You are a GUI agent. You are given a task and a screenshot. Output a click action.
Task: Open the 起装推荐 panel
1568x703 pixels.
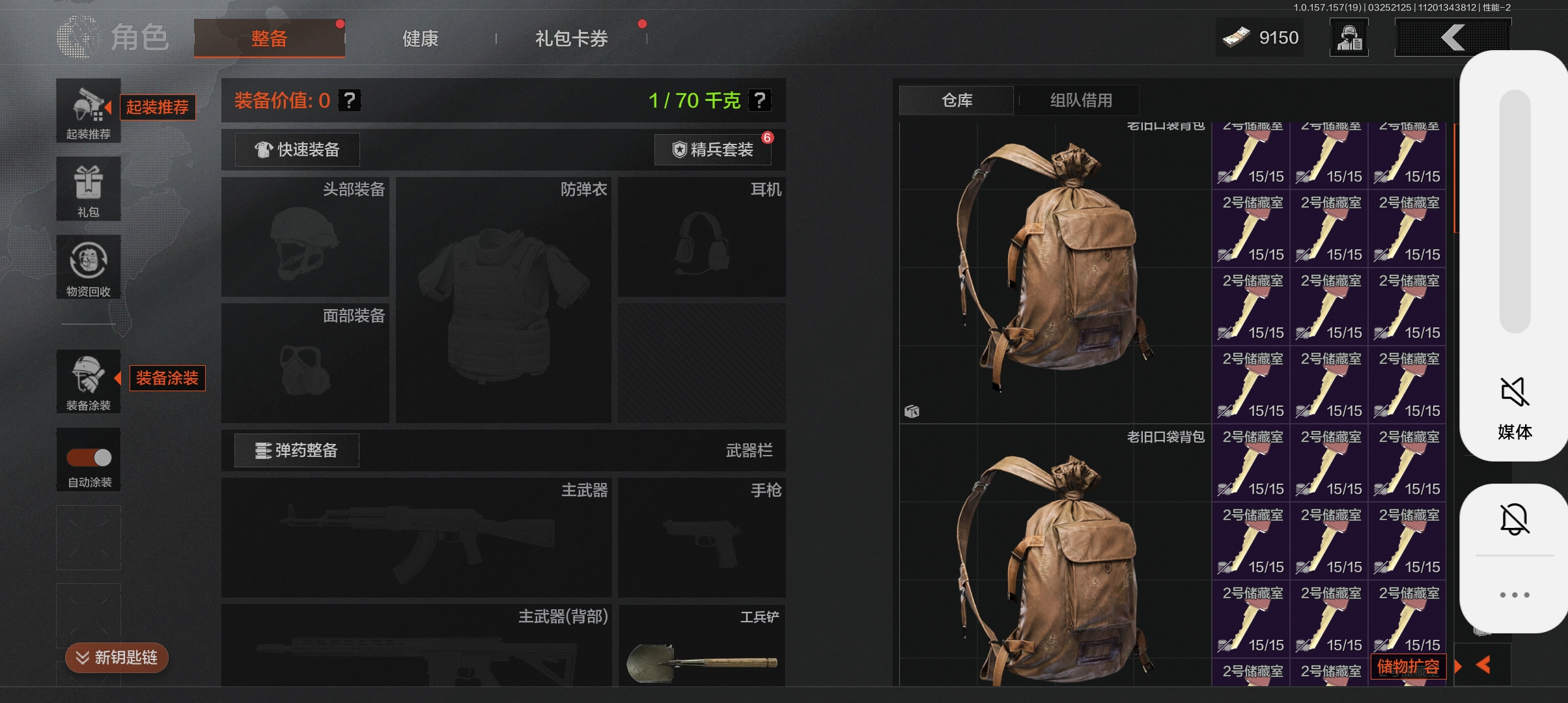[x=89, y=110]
